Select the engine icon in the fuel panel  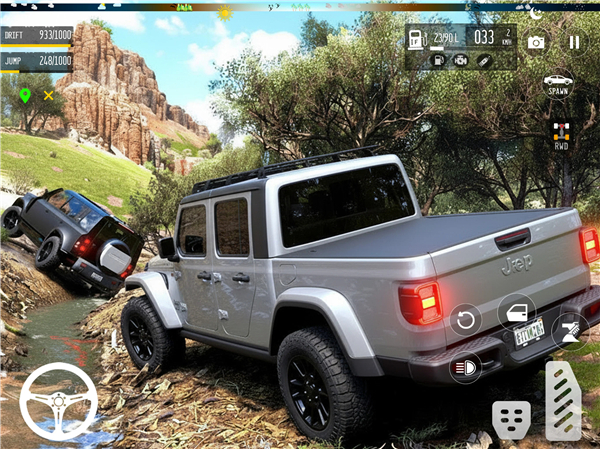[x=461, y=60]
